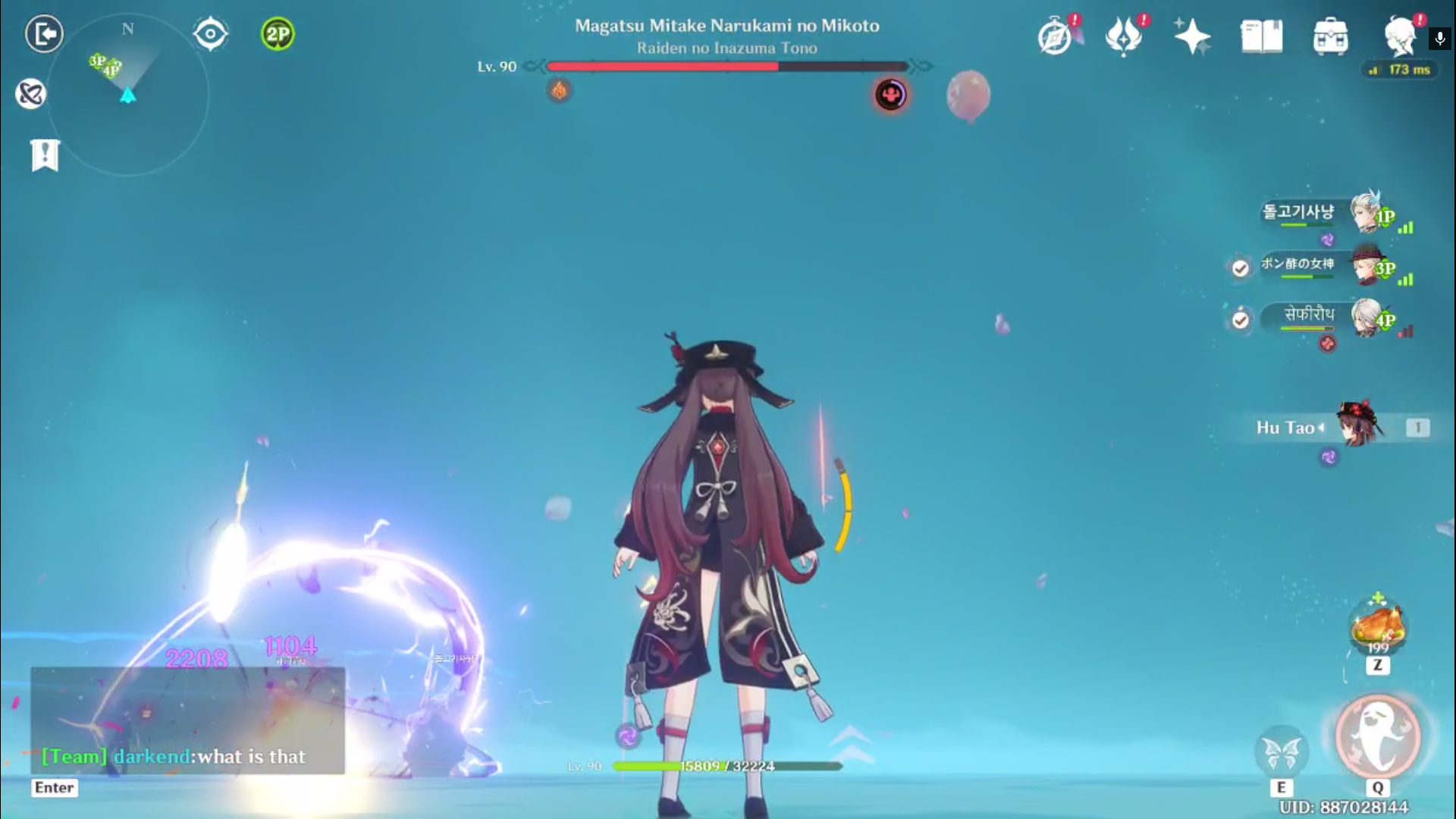Image resolution: width=1456 pixels, height=819 pixels.
Task: Click the boss health bar
Action: point(726,66)
